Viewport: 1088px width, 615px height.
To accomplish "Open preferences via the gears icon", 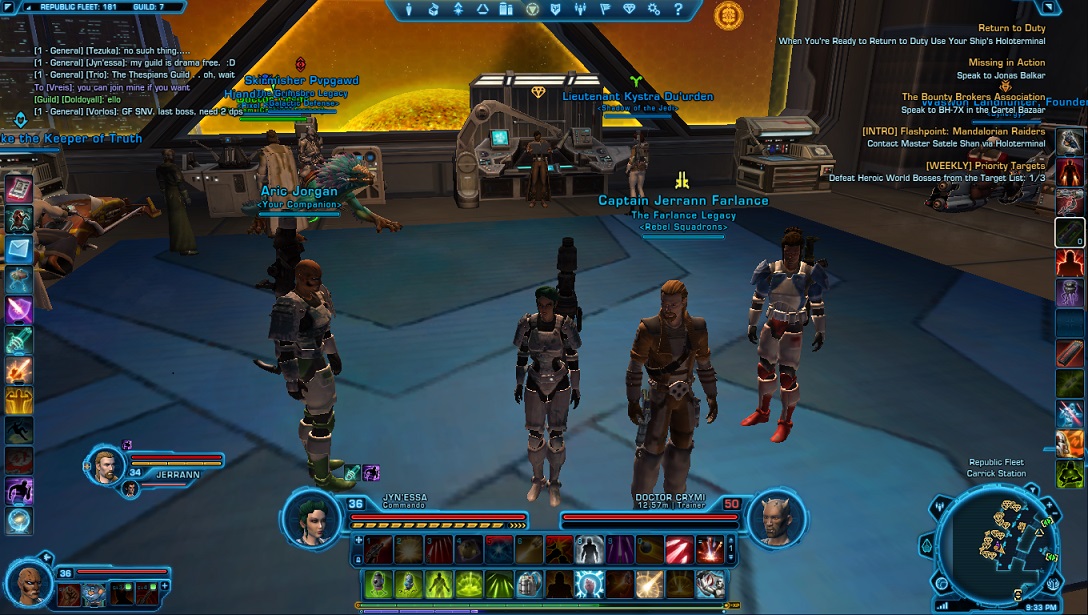I will (653, 10).
